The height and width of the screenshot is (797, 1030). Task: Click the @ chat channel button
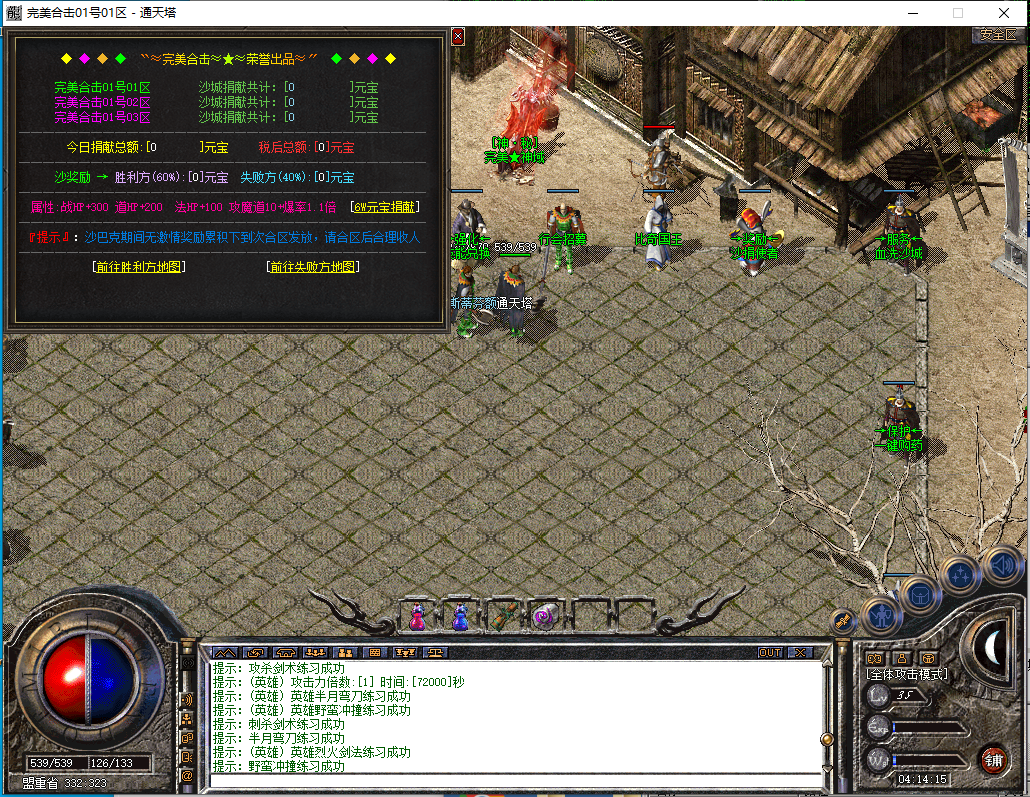(x=186, y=775)
